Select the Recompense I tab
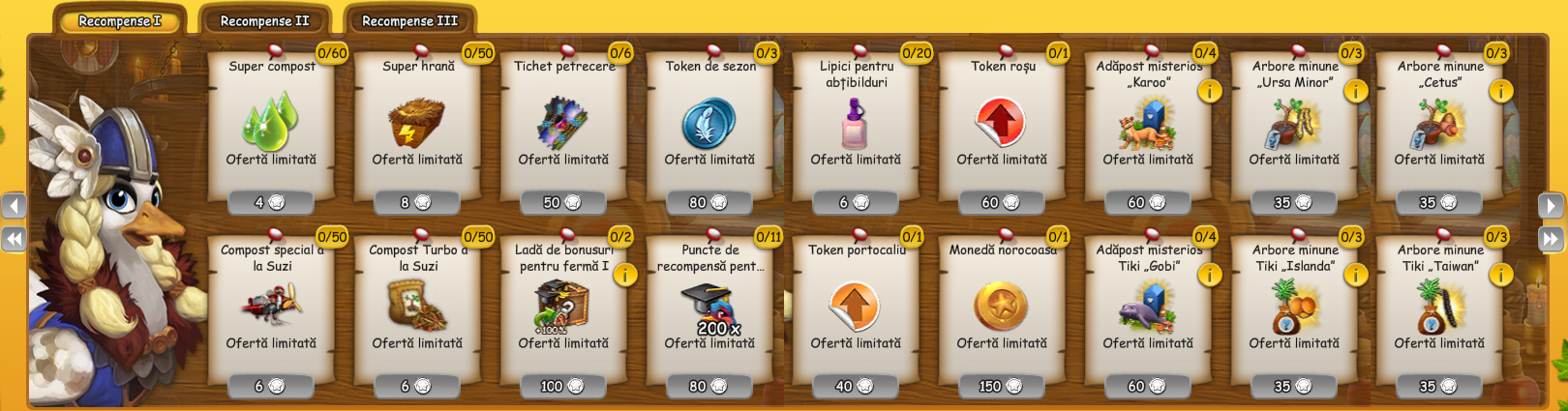The width and height of the screenshot is (1568, 411). point(119,20)
